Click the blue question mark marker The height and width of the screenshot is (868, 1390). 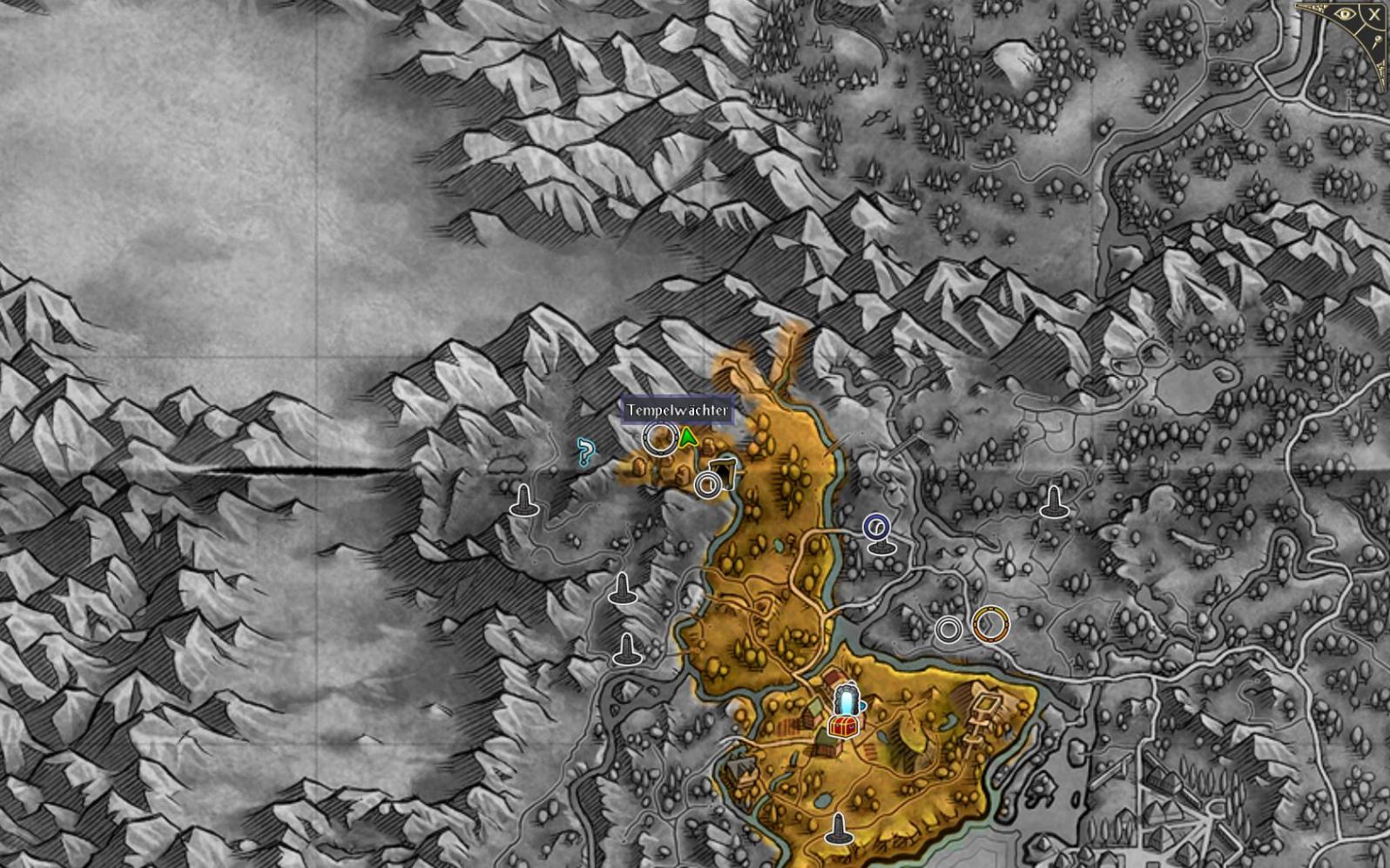[586, 452]
